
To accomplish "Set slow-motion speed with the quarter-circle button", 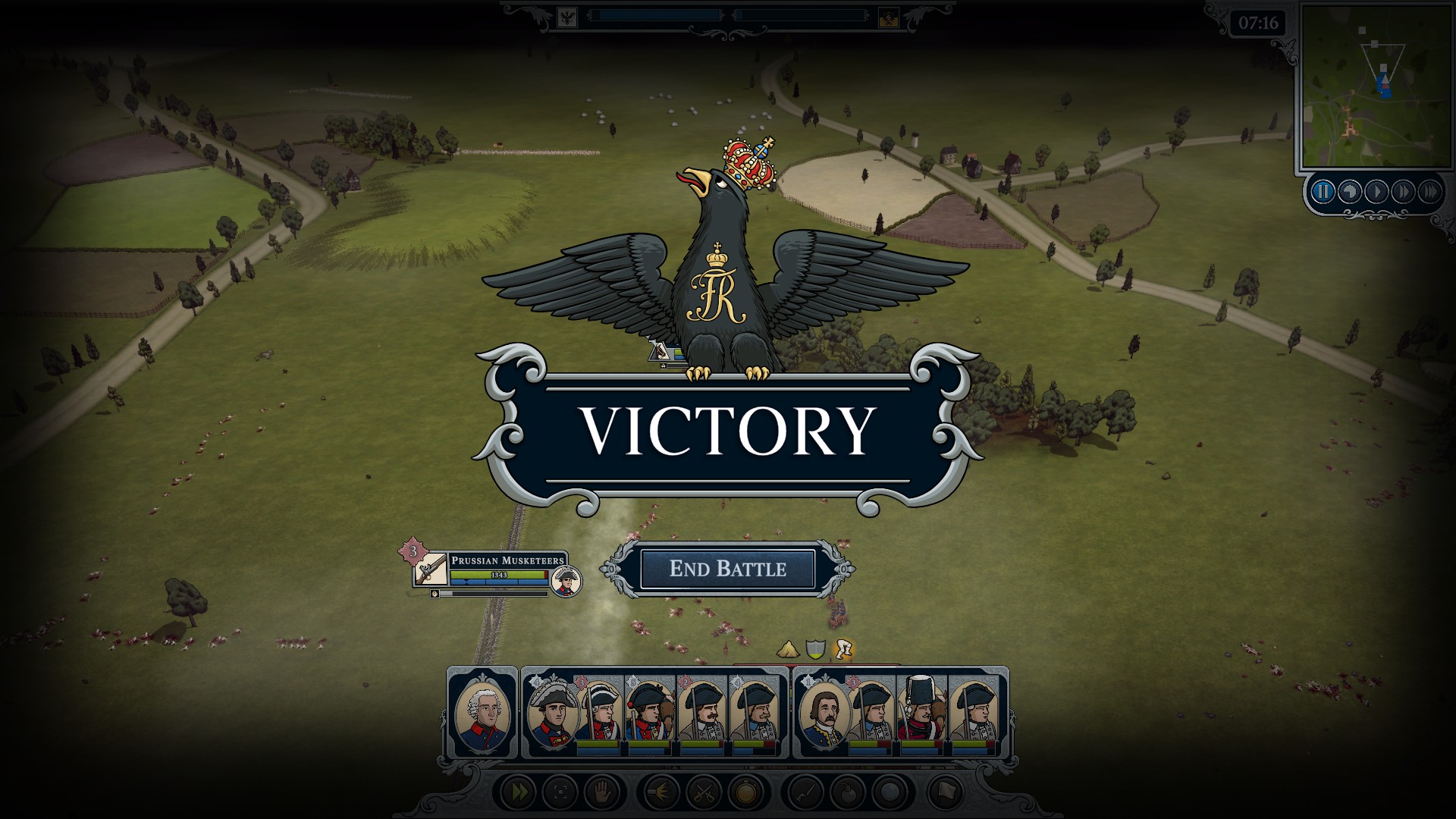I will [1350, 192].
